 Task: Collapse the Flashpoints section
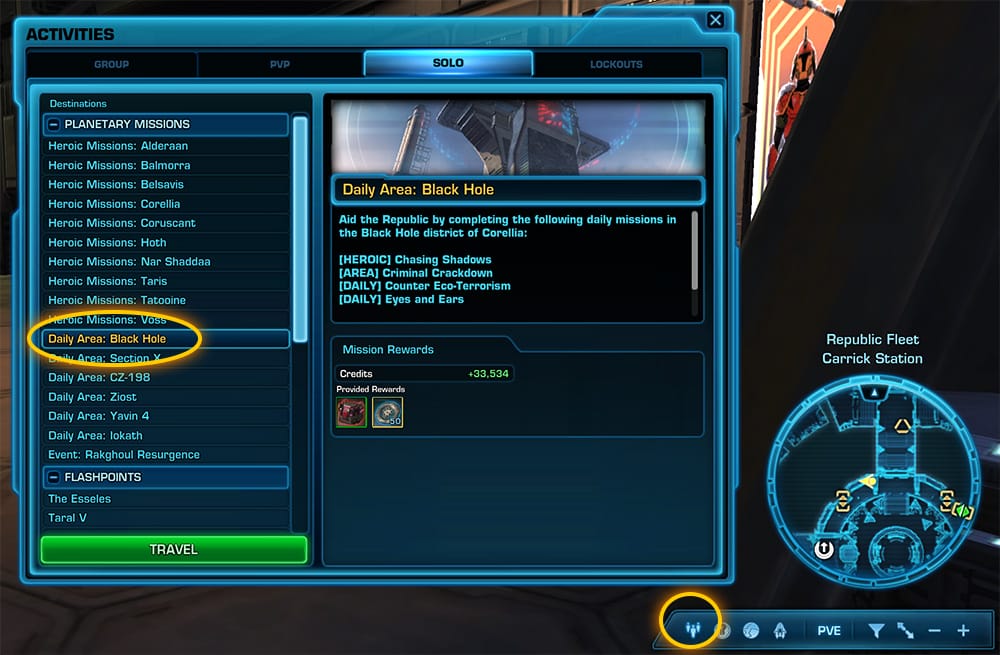click(53, 477)
